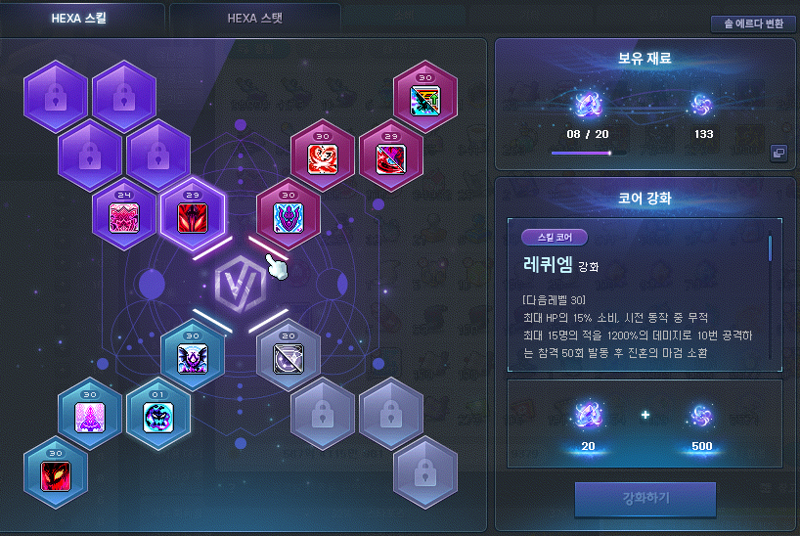Open the HEXA 스탯 tab
This screenshot has width=800, height=536.
(255, 17)
